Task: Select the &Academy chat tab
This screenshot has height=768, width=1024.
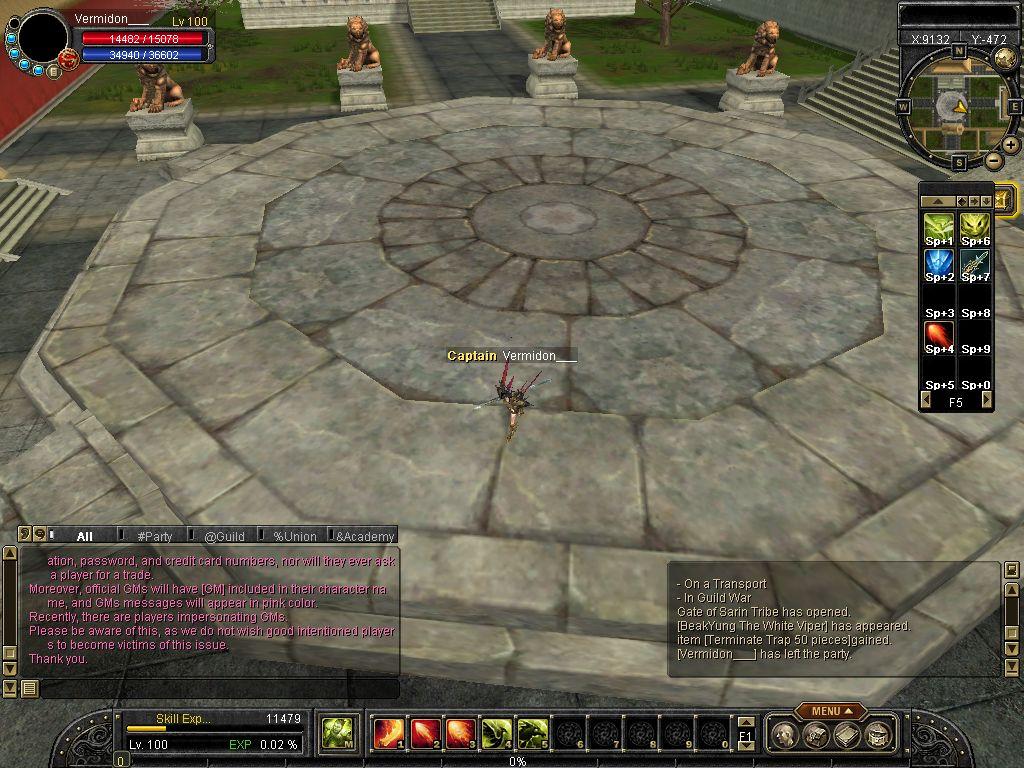Action: pyautogui.click(x=364, y=536)
